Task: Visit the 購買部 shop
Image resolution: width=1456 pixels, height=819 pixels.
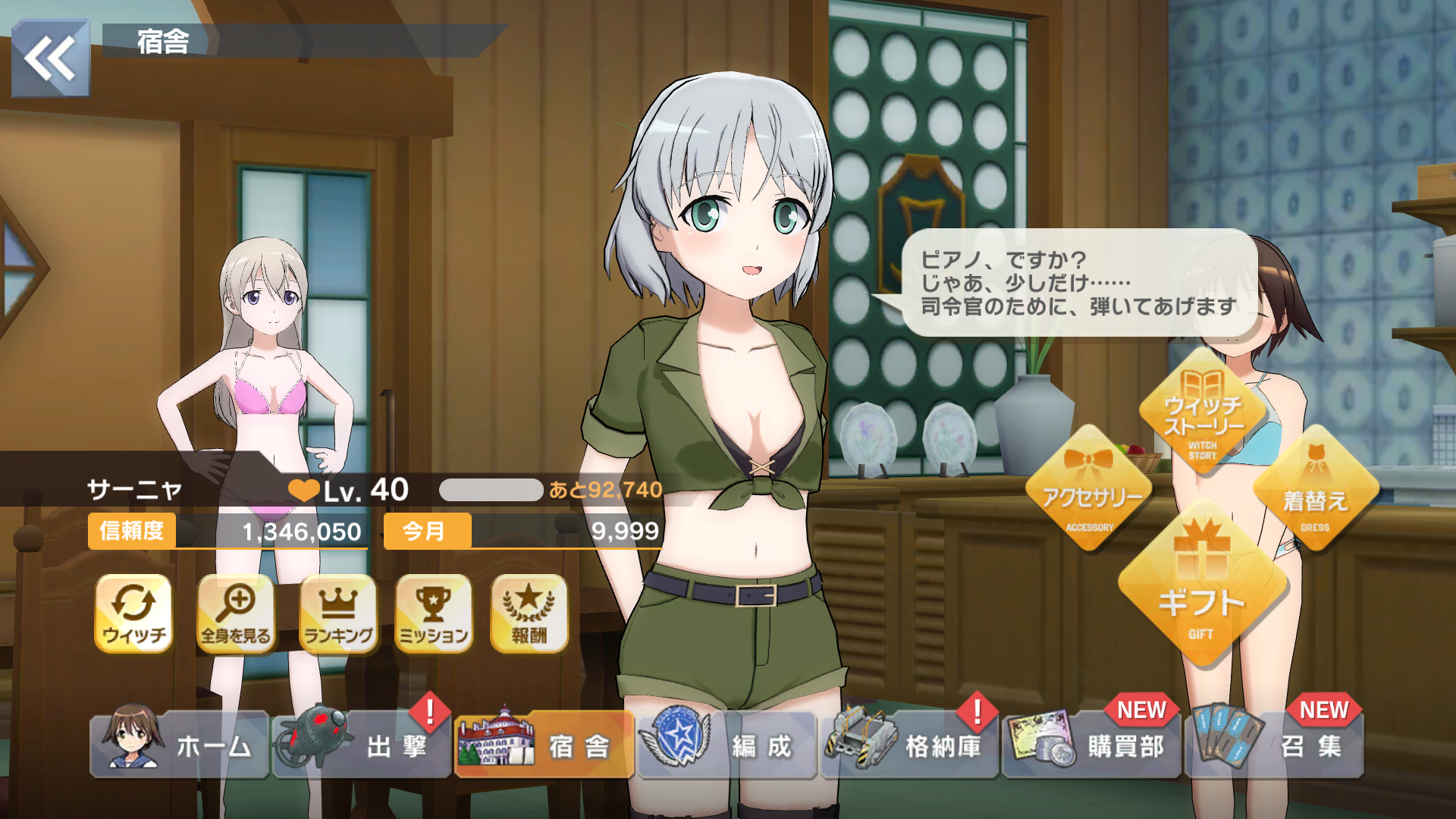Action: (1092, 745)
